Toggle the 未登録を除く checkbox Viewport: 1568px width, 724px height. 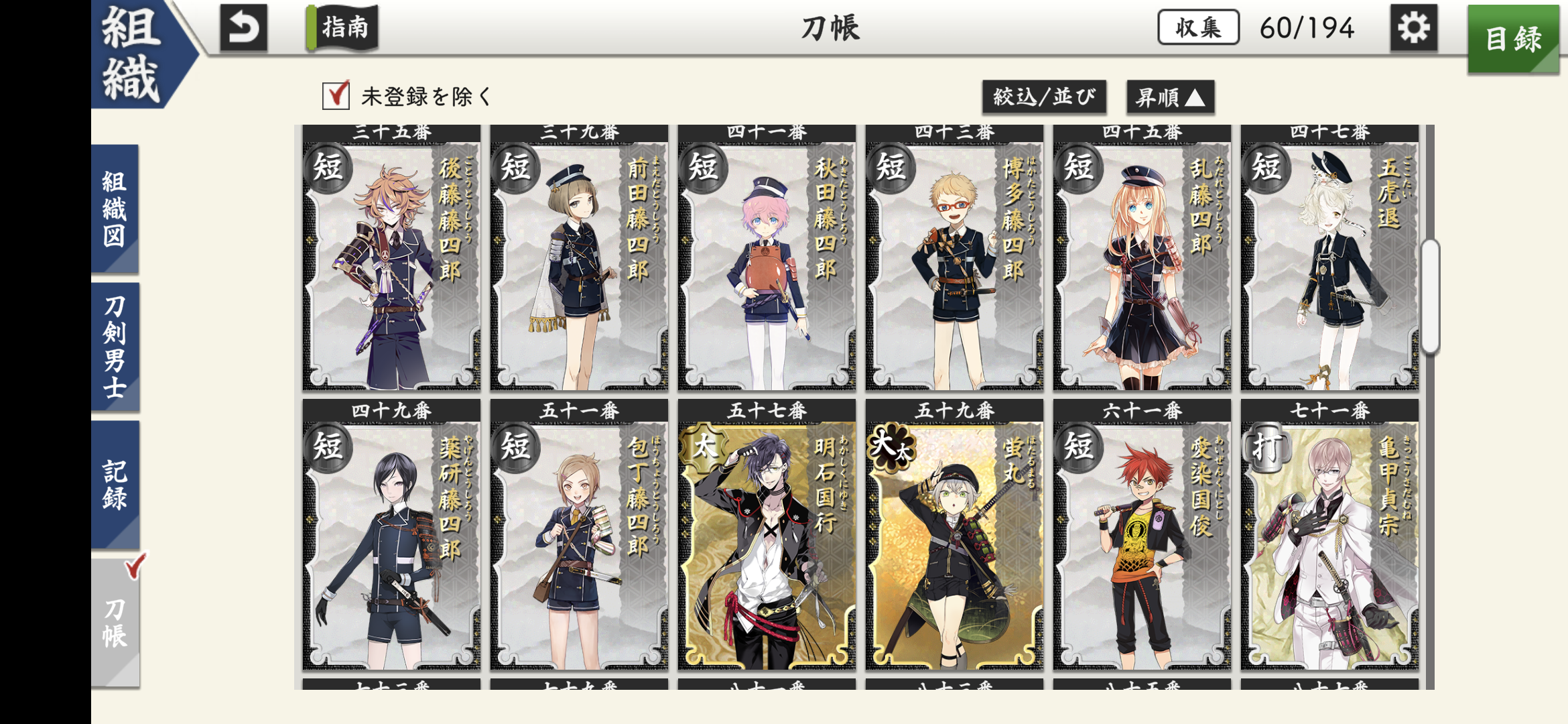(x=336, y=96)
